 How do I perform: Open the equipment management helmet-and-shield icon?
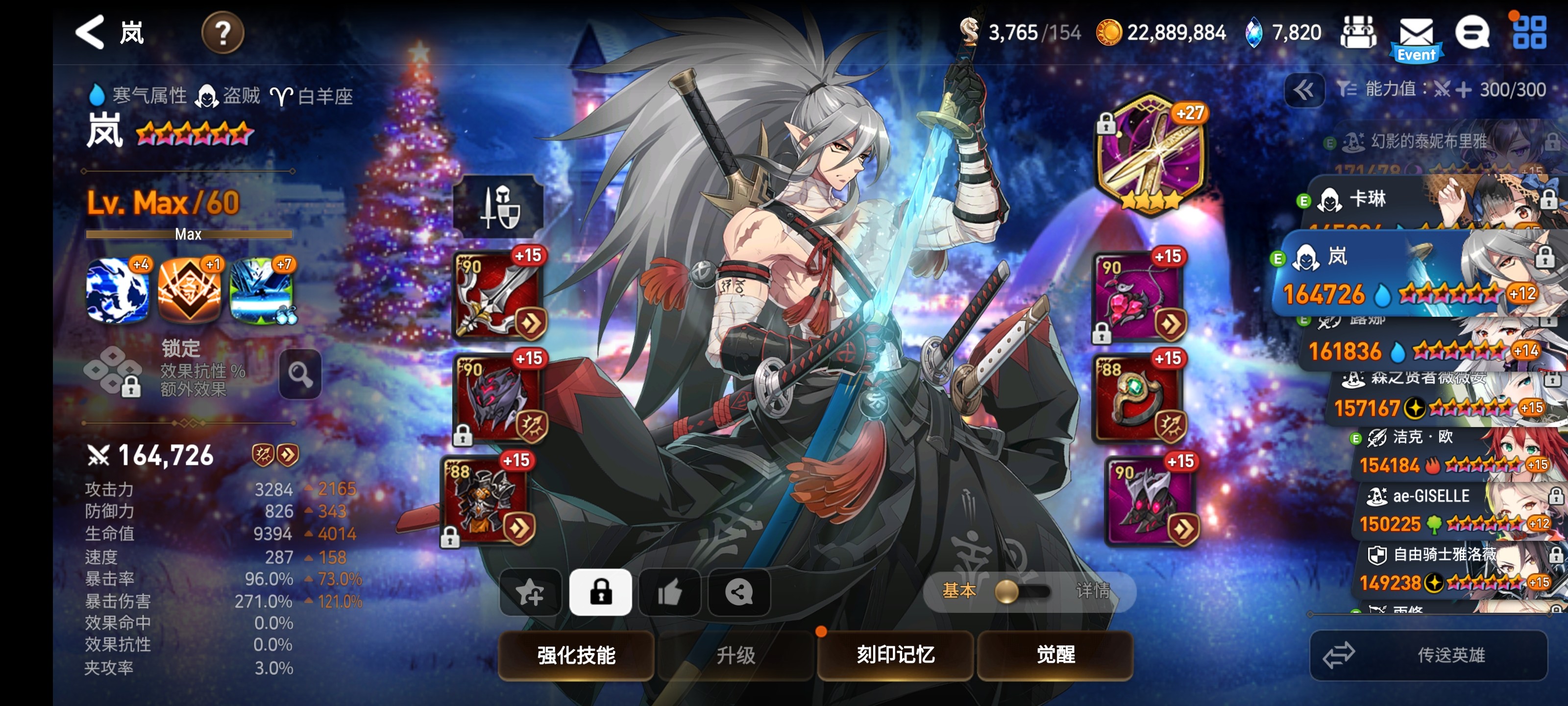coord(499,206)
